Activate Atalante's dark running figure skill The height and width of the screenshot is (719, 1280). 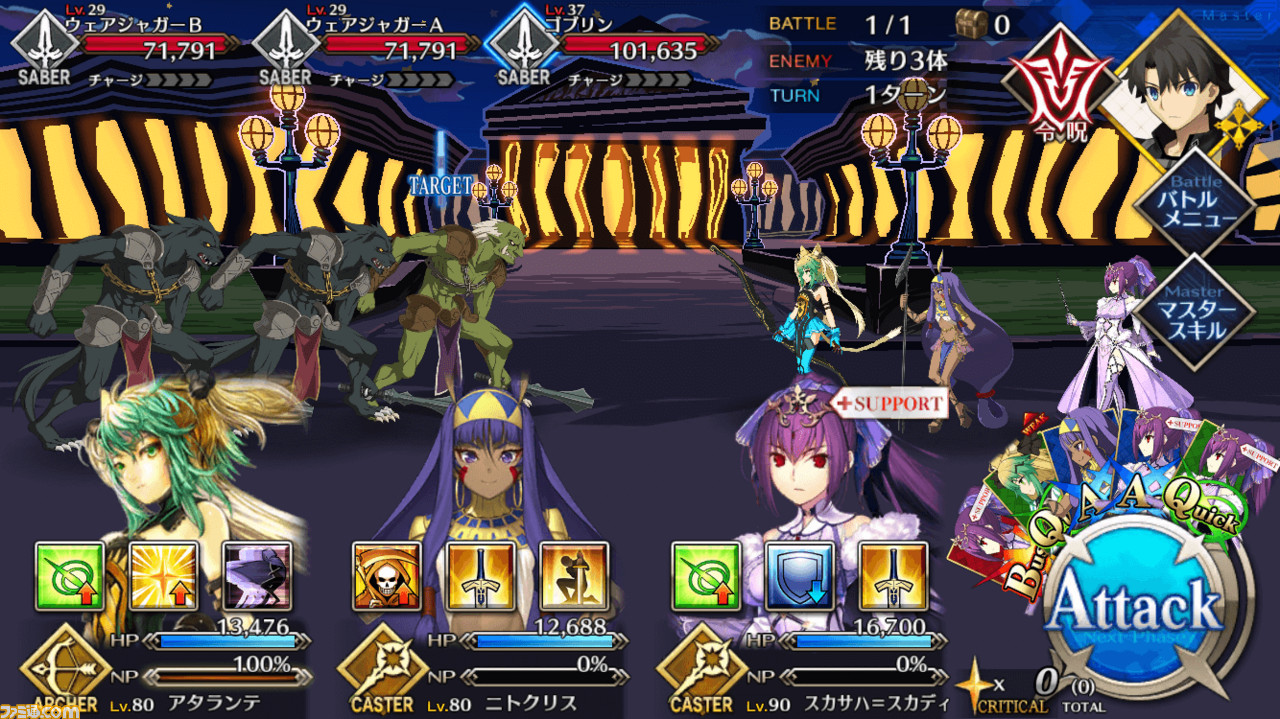coord(257,576)
